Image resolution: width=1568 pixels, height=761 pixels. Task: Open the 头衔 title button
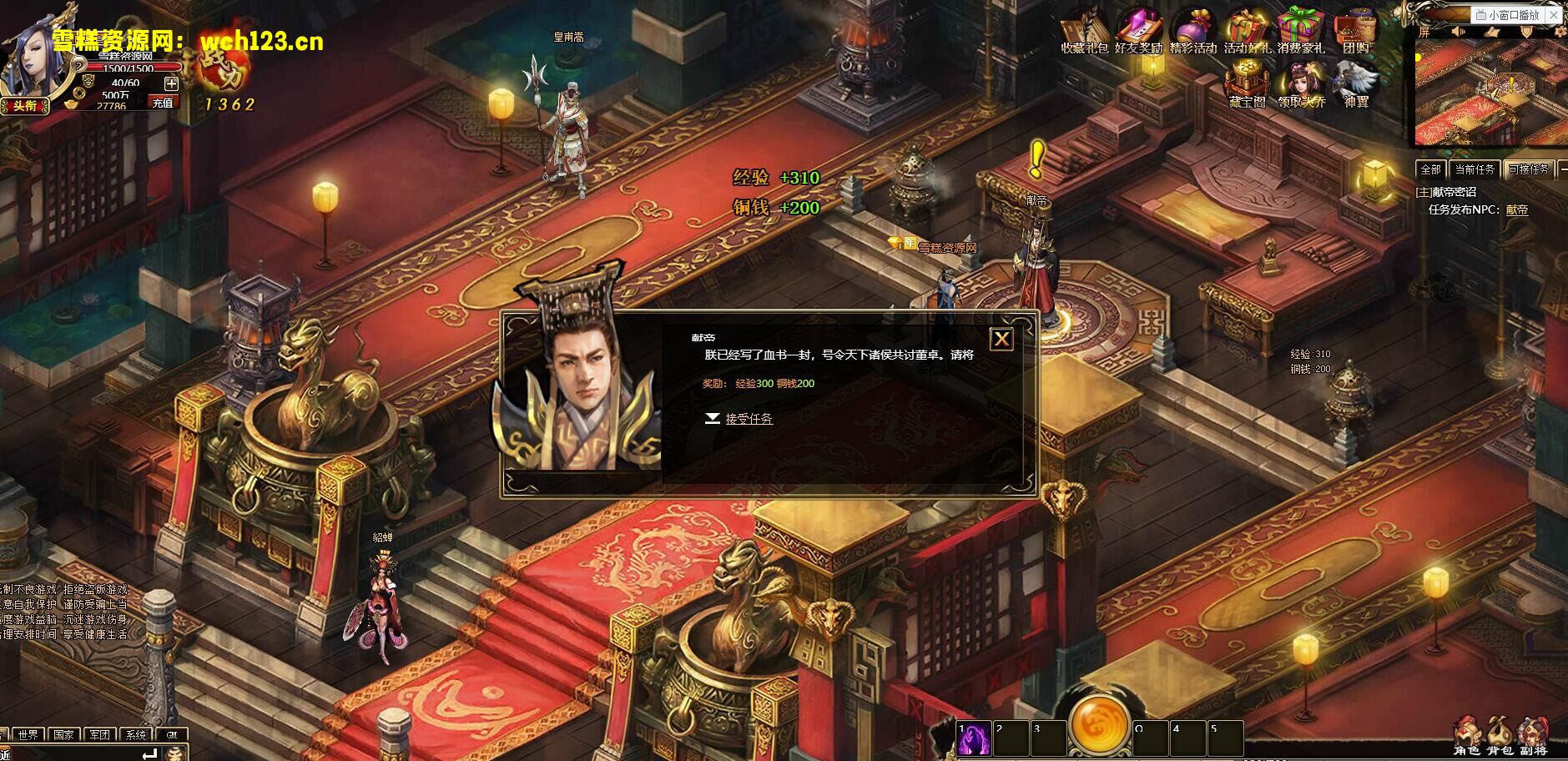pos(24,106)
